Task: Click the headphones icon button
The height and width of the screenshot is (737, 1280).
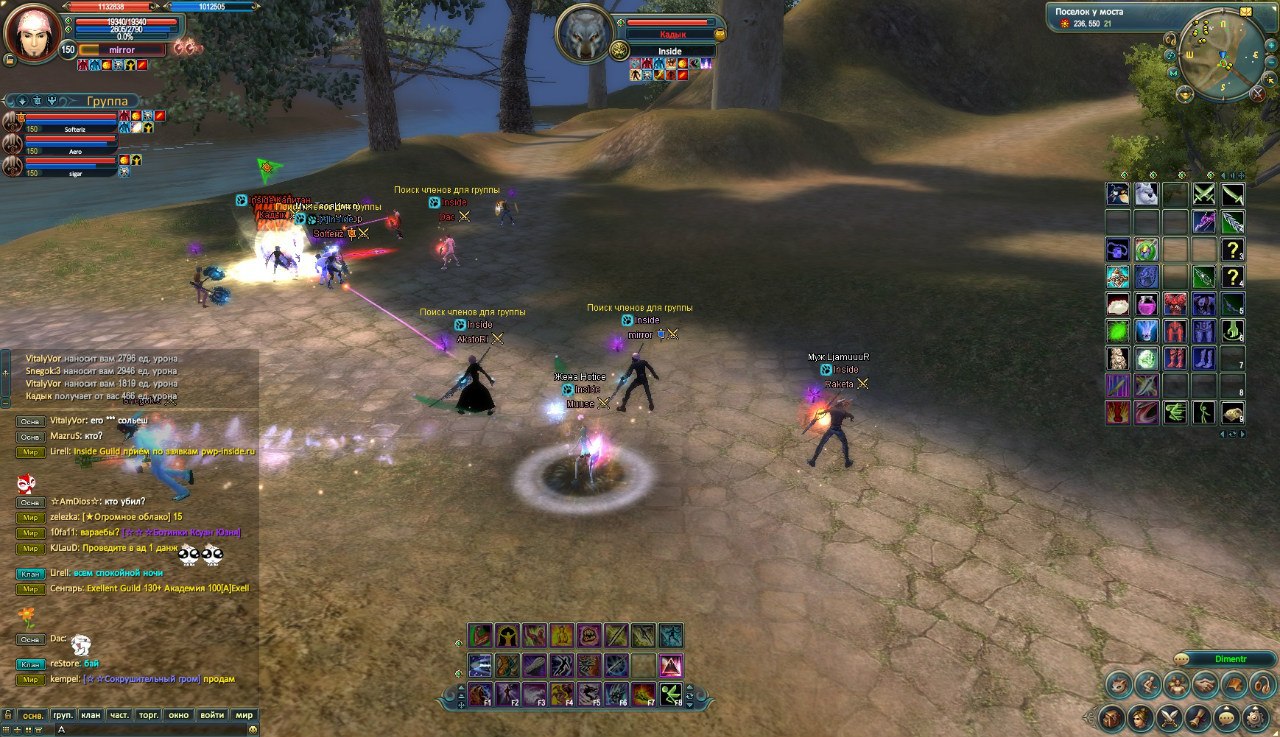Action: 1261,685
